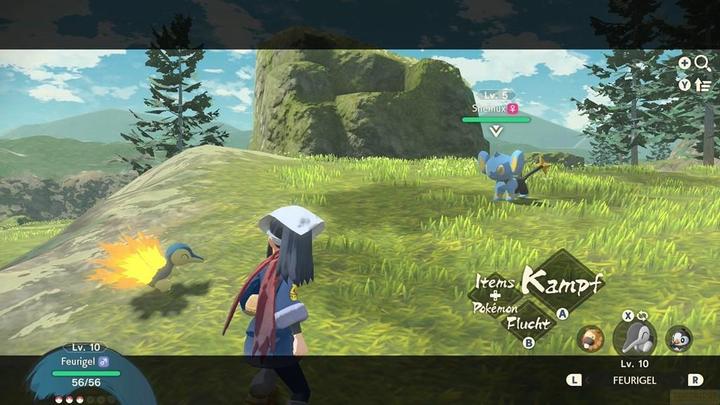Select the Bidoof party portrait

click(x=591, y=337)
